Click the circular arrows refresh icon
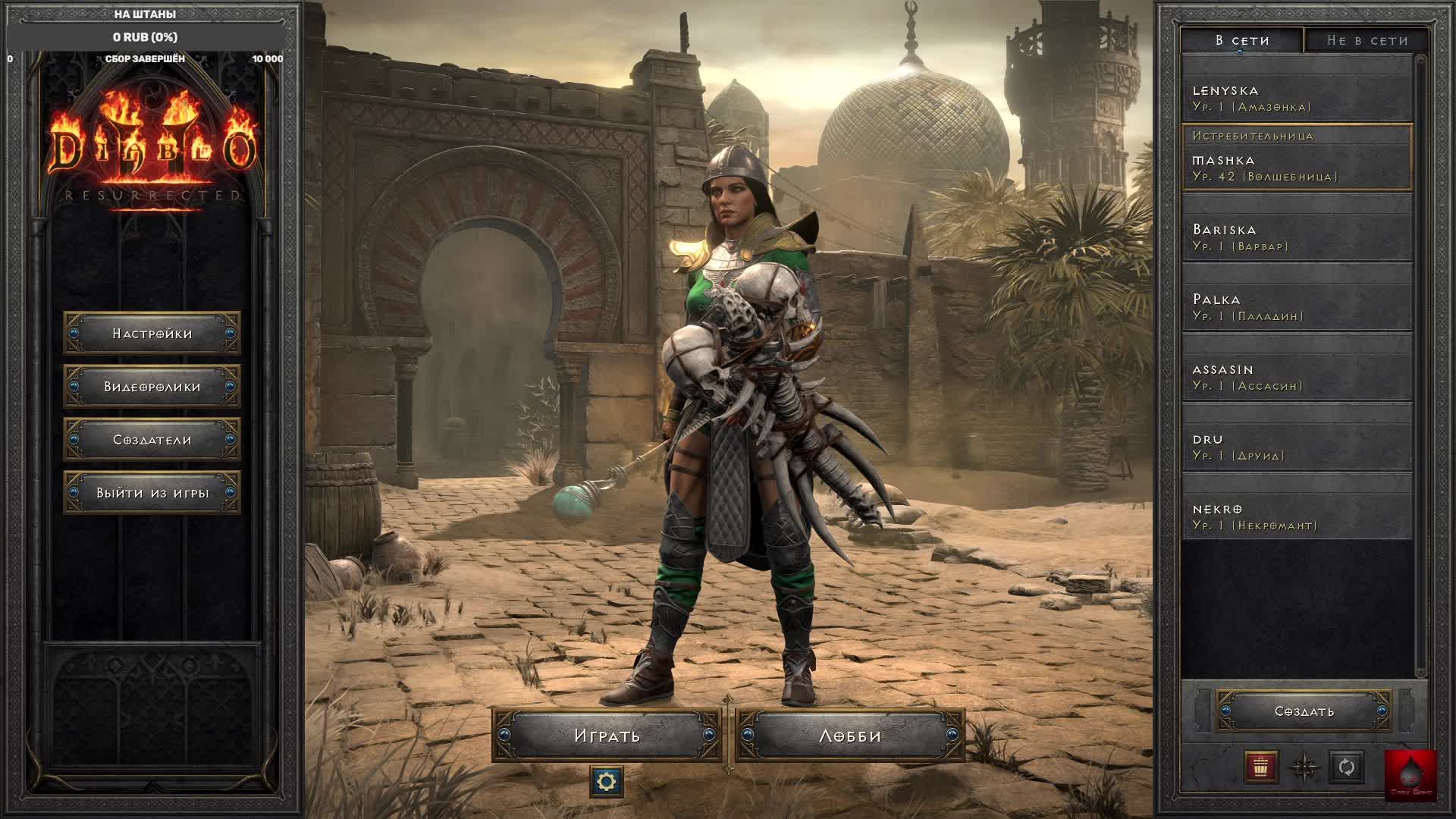The height and width of the screenshot is (819, 1456). [1347, 767]
